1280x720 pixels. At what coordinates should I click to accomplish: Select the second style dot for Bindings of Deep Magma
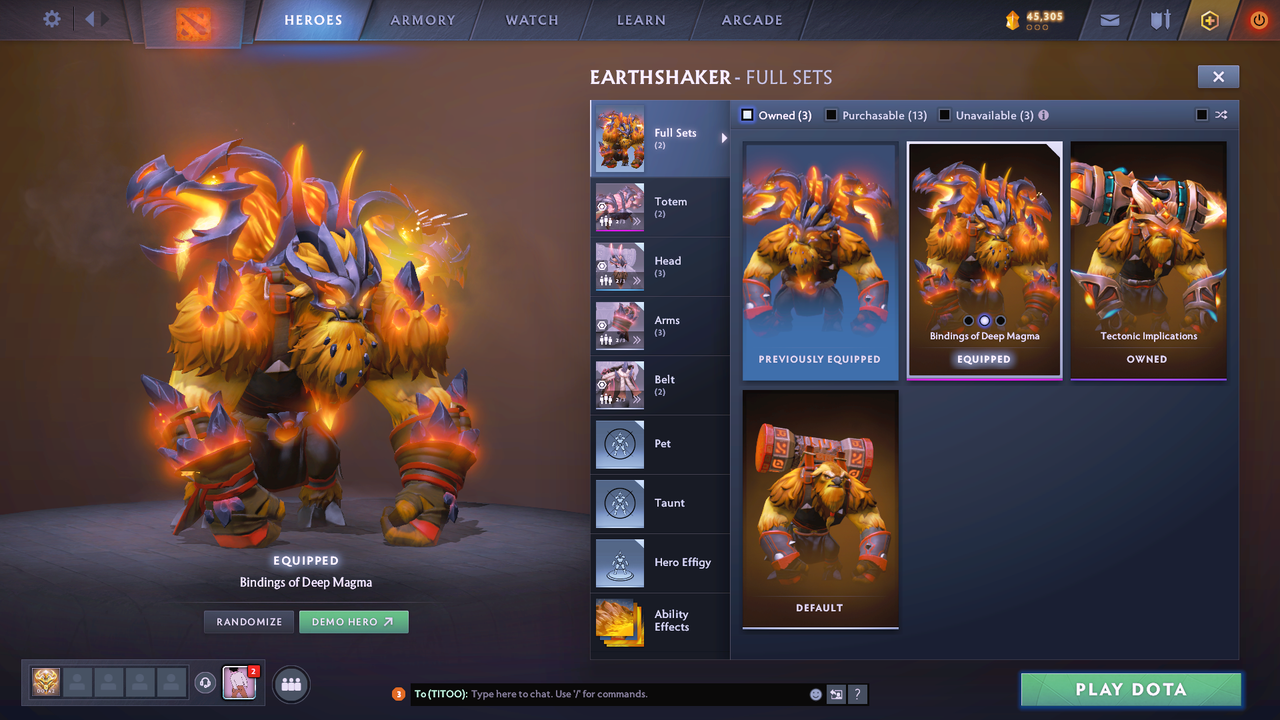[x=984, y=320]
